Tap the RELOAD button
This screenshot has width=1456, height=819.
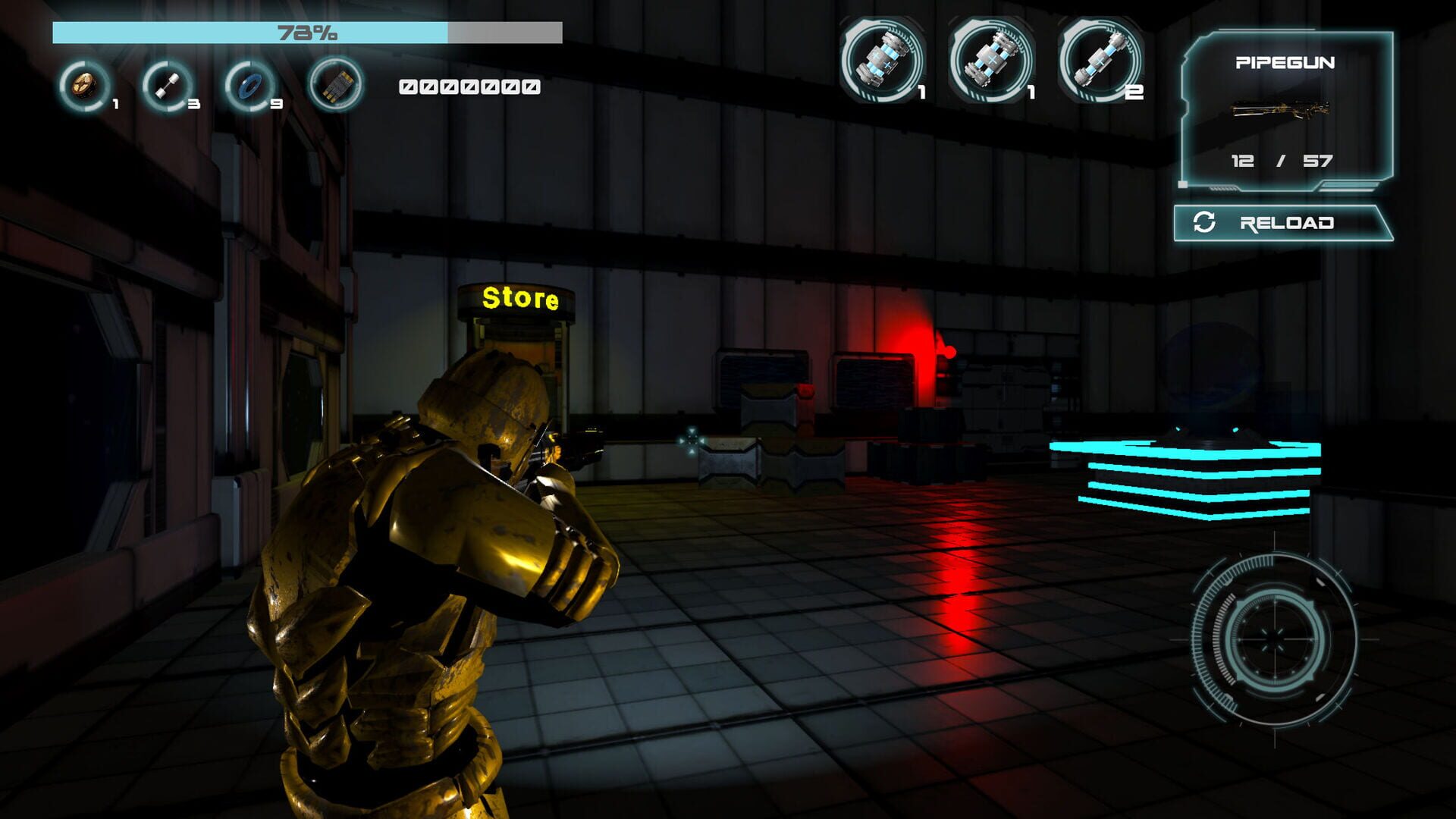(1283, 223)
